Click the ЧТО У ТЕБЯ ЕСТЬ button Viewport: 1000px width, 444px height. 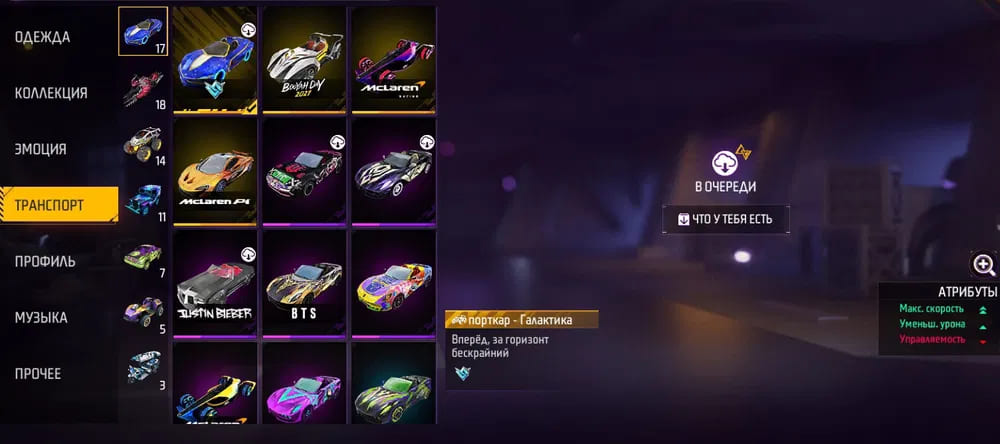pyautogui.click(x=724, y=219)
